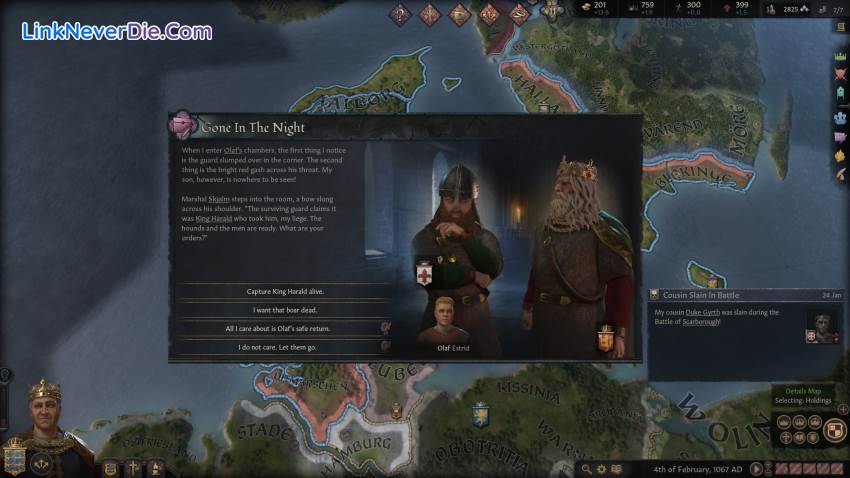Image resolution: width=850 pixels, height=478 pixels.
Task: Open the gear settings menu
Action: point(601,469)
